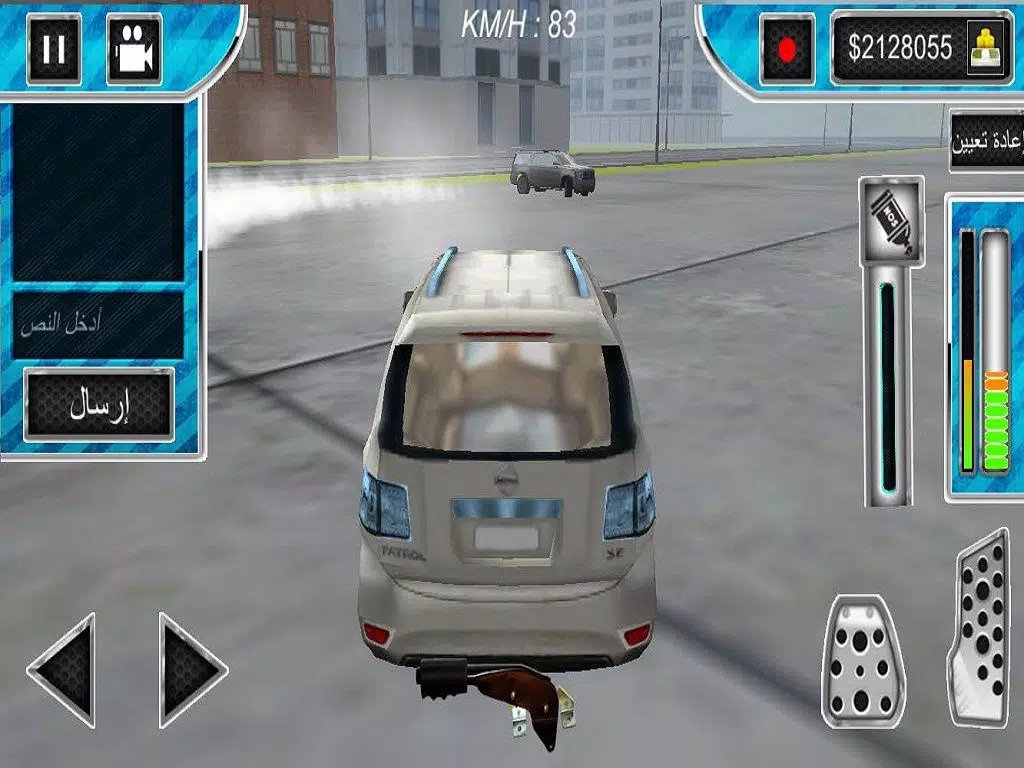This screenshot has width=1024, height=768.
Task: Pause the game
Action: pos(54,48)
